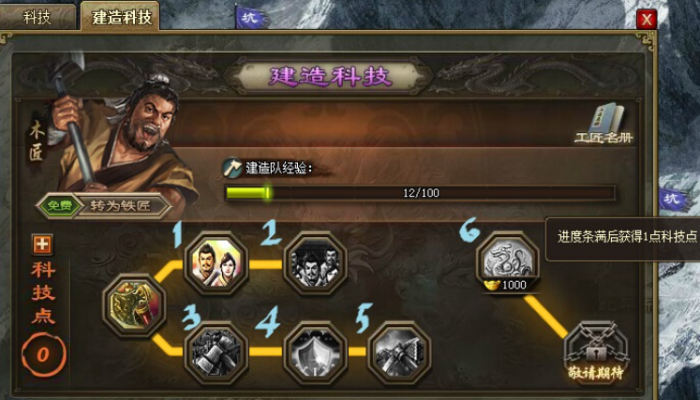Select tech node 5 with grey tools

pos(399,351)
